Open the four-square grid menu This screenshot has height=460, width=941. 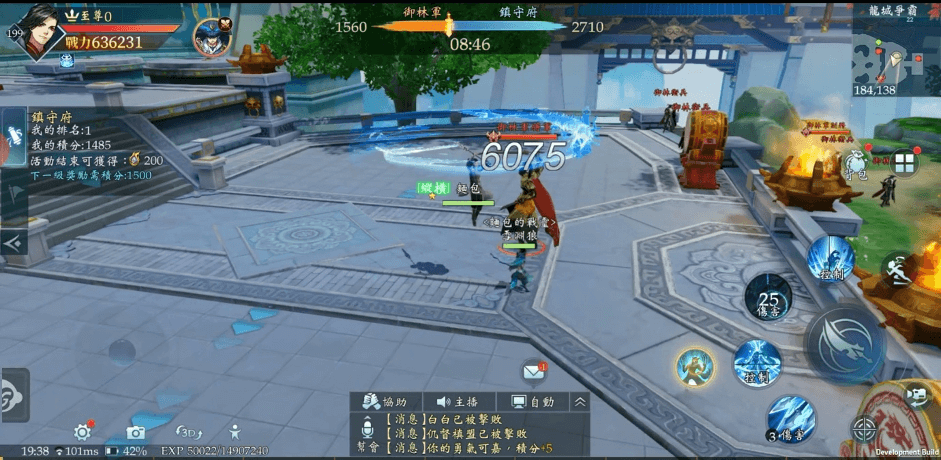(x=905, y=163)
